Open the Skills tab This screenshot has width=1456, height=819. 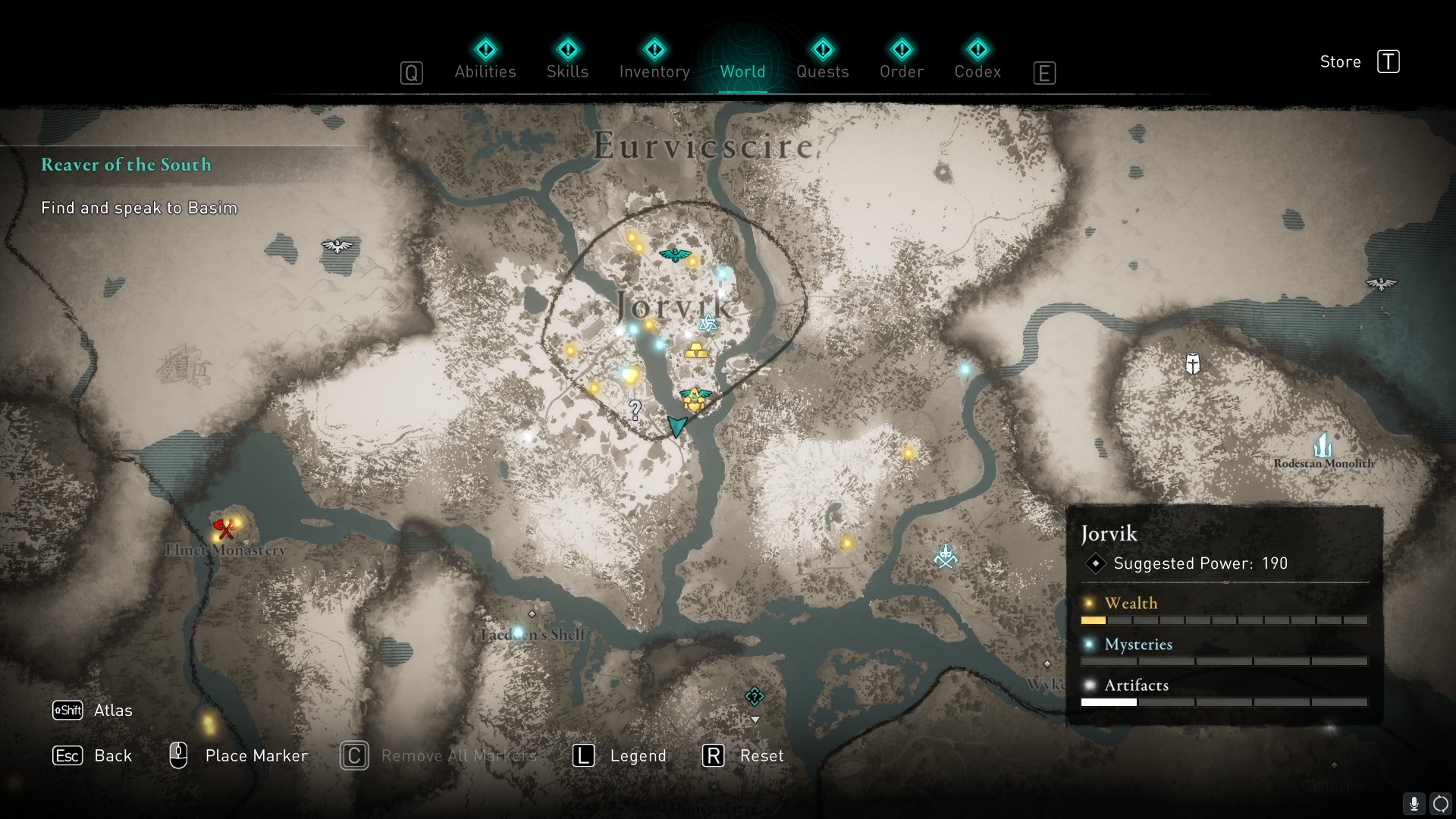567,61
